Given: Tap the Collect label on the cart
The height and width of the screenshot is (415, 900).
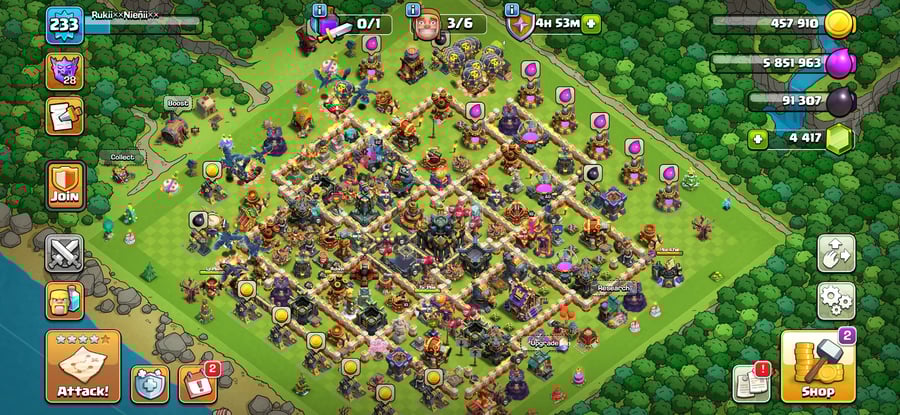Looking at the screenshot, I should point(122,157).
